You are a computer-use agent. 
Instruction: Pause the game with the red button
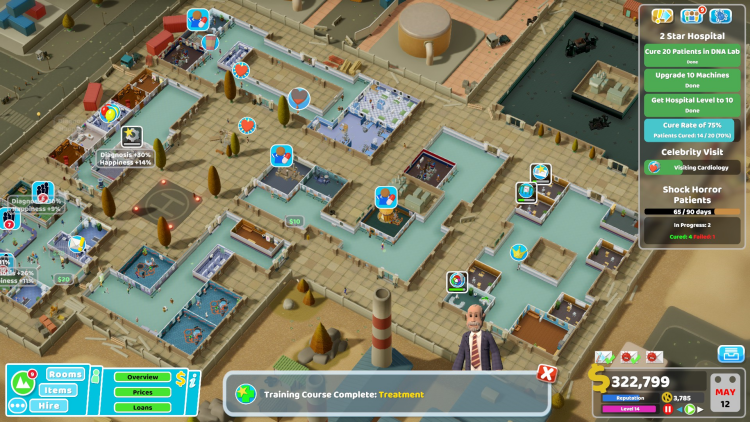(x=668, y=409)
